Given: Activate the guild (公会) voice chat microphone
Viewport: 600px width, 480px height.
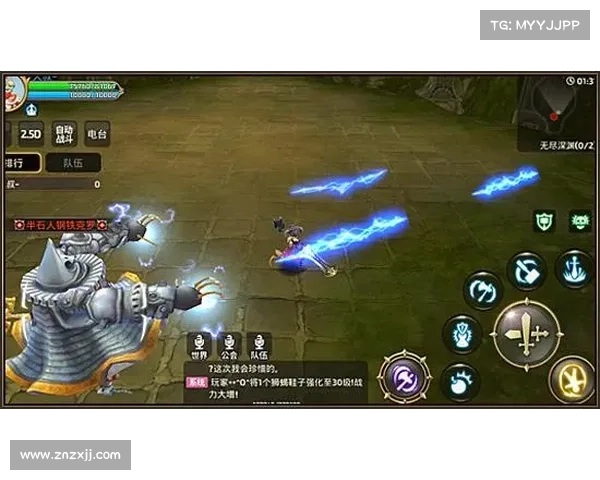Looking at the screenshot, I should point(229,341).
